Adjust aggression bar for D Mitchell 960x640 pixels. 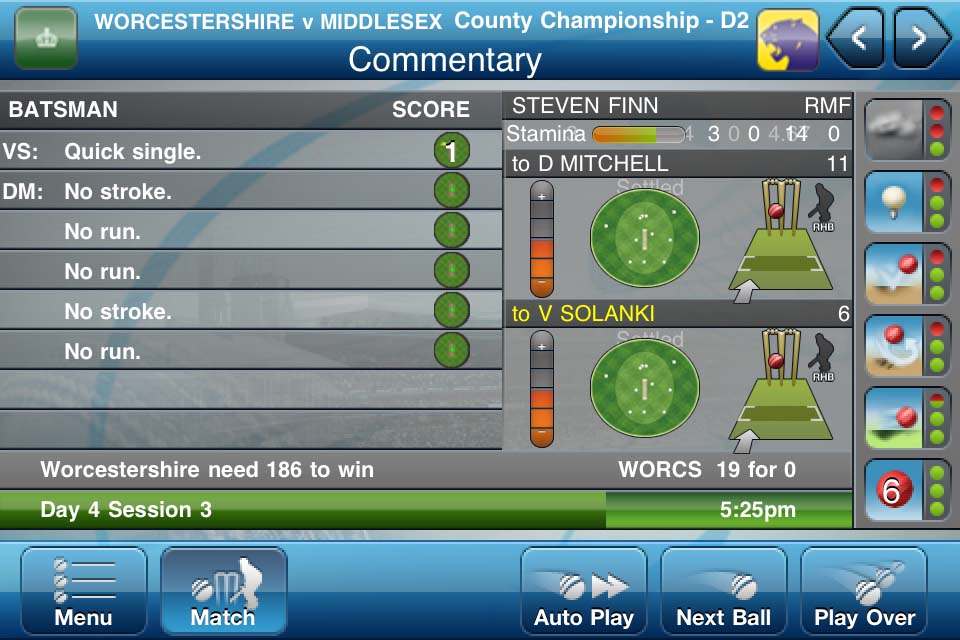pos(542,240)
